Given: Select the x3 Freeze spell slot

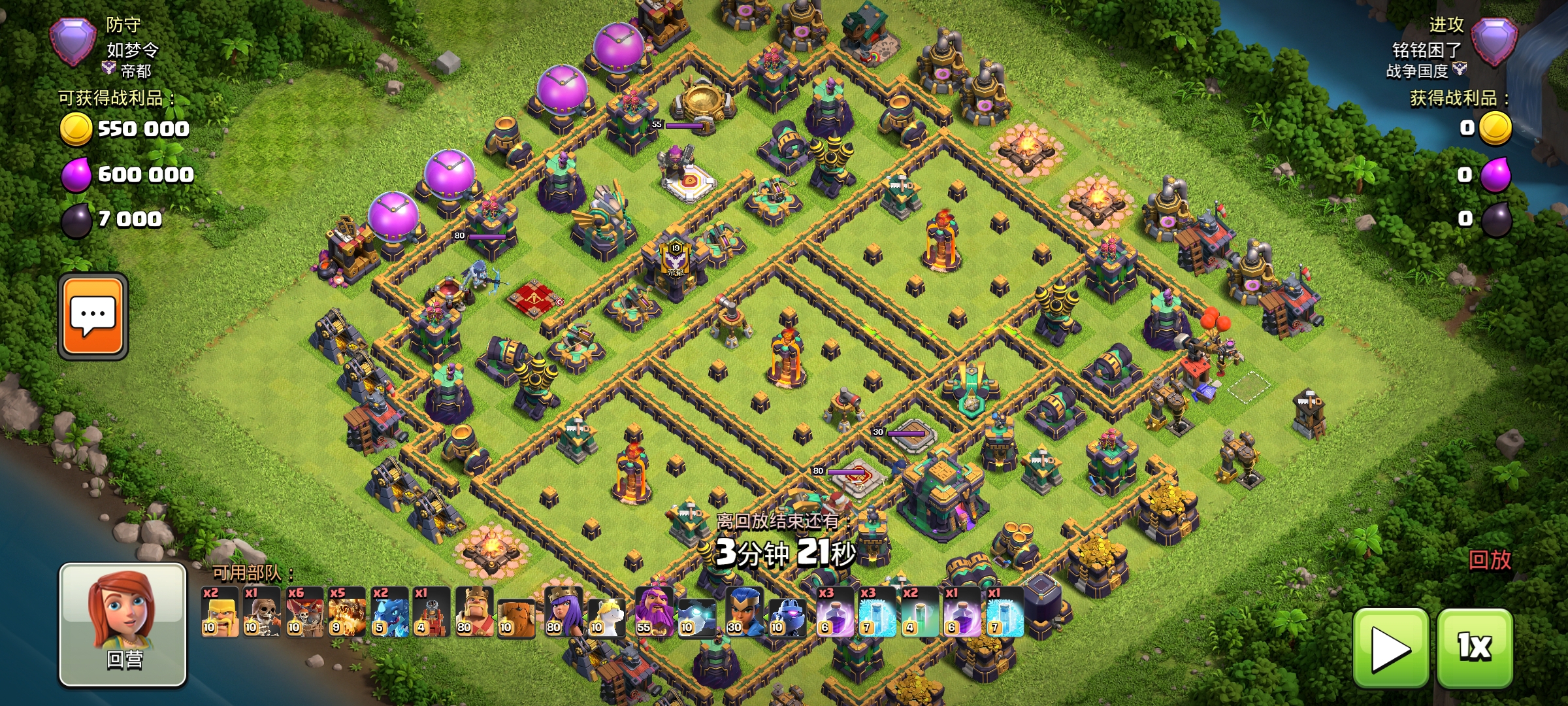Looking at the screenshot, I should tap(877, 612).
